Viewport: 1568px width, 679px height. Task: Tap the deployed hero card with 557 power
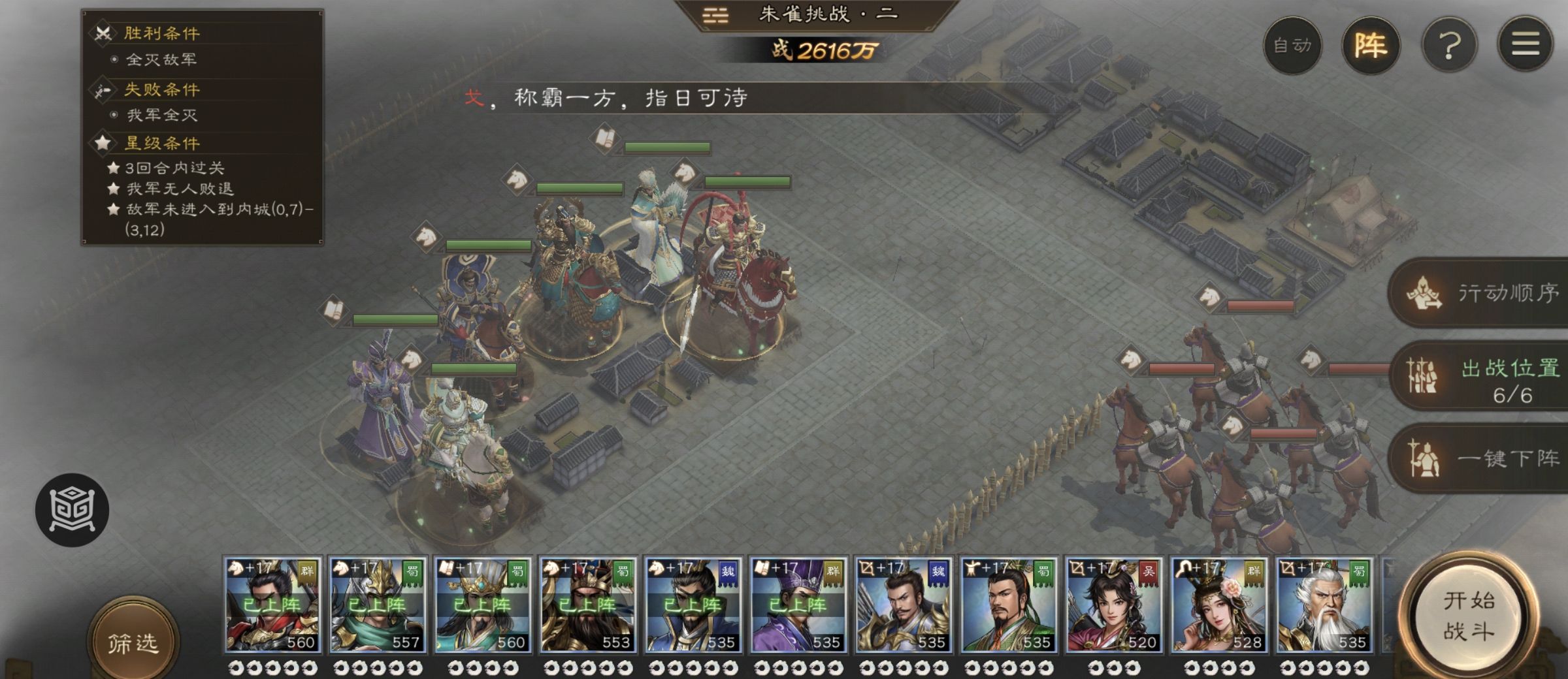click(x=378, y=605)
